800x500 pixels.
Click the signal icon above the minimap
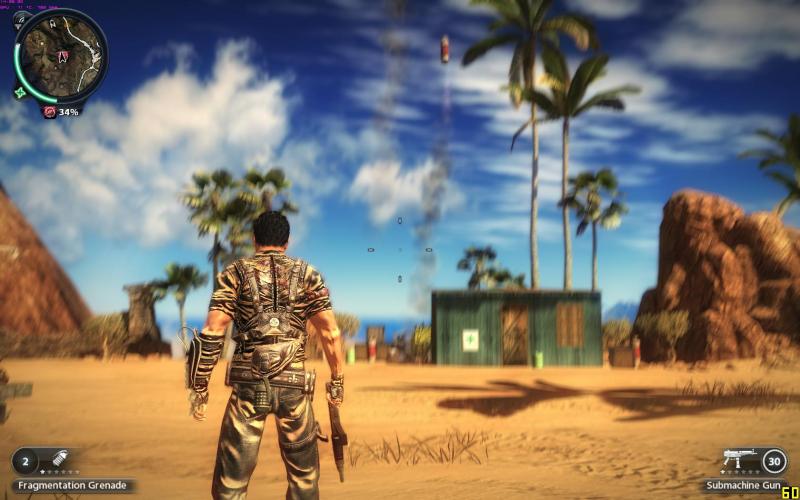[20, 19]
